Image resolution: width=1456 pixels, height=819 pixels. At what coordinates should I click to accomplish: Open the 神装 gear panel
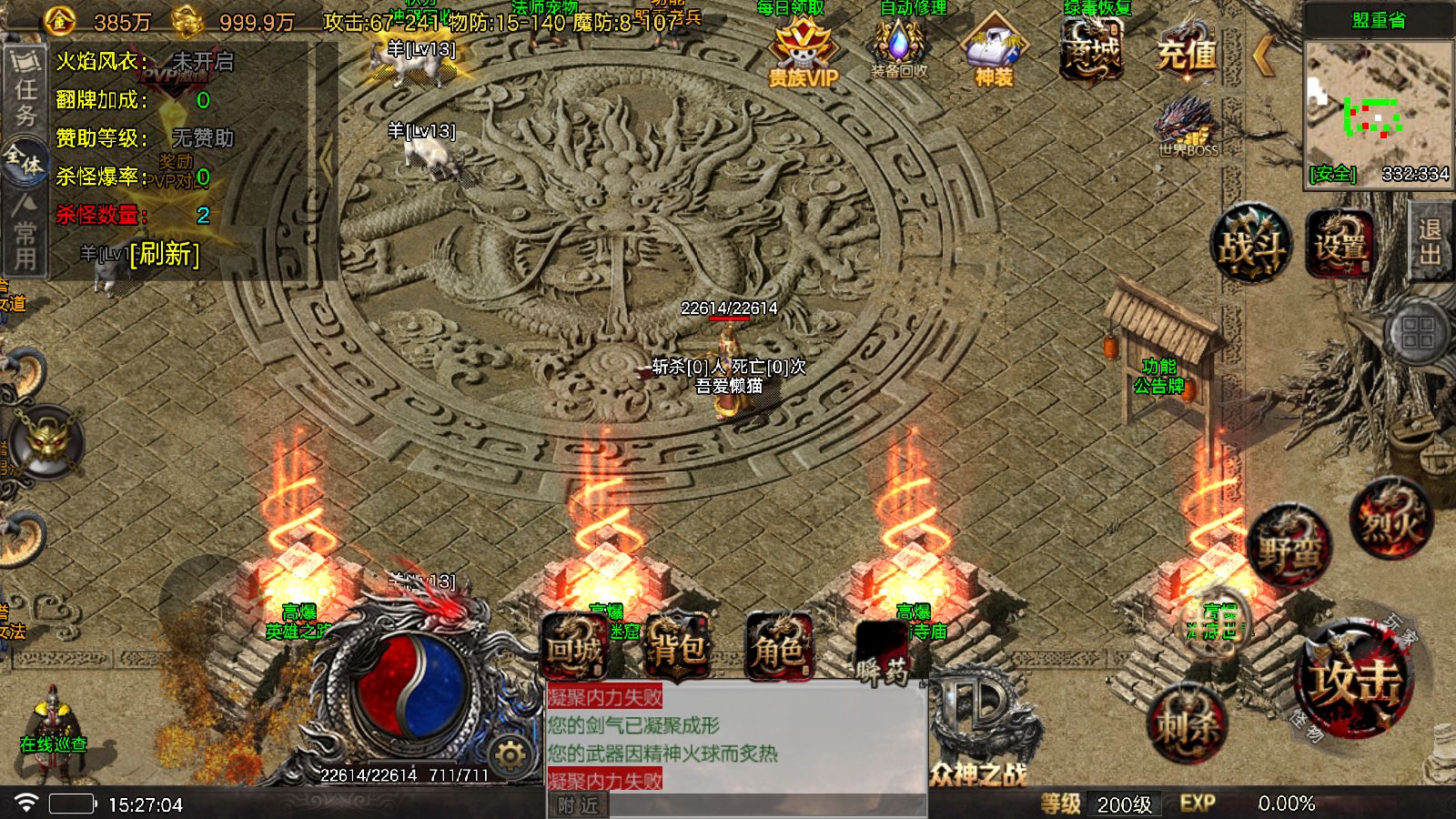pos(996,50)
